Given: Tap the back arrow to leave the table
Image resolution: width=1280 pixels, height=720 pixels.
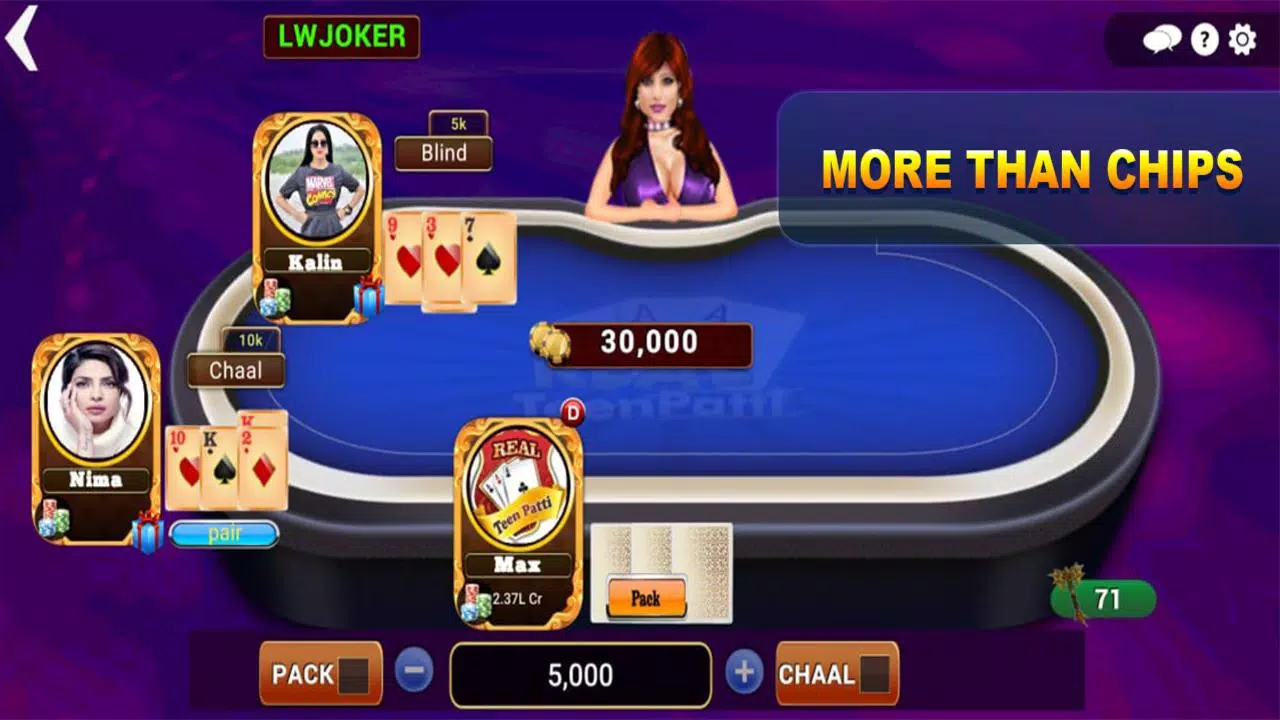Looking at the screenshot, I should [x=22, y=40].
